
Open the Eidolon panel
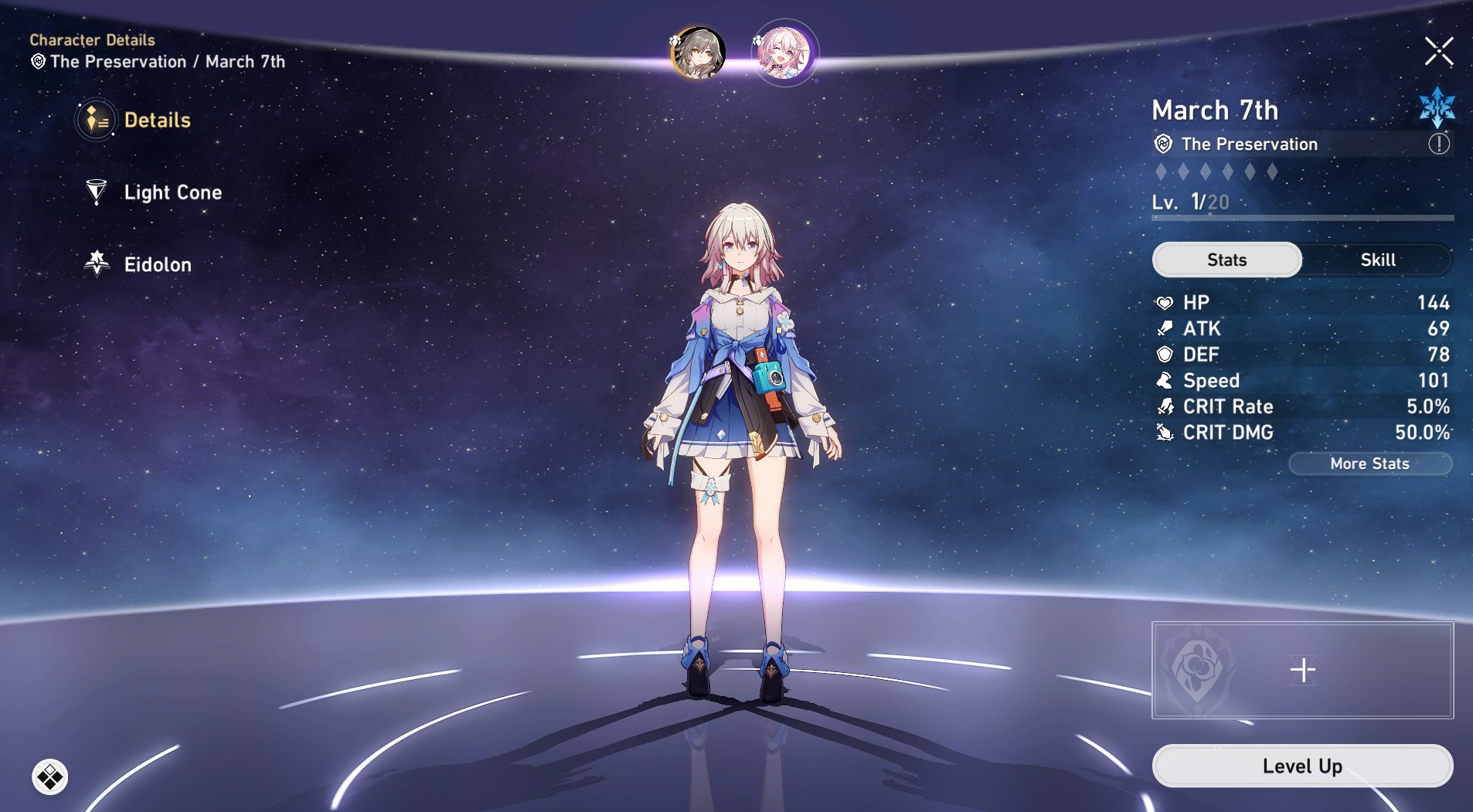[96, 264]
